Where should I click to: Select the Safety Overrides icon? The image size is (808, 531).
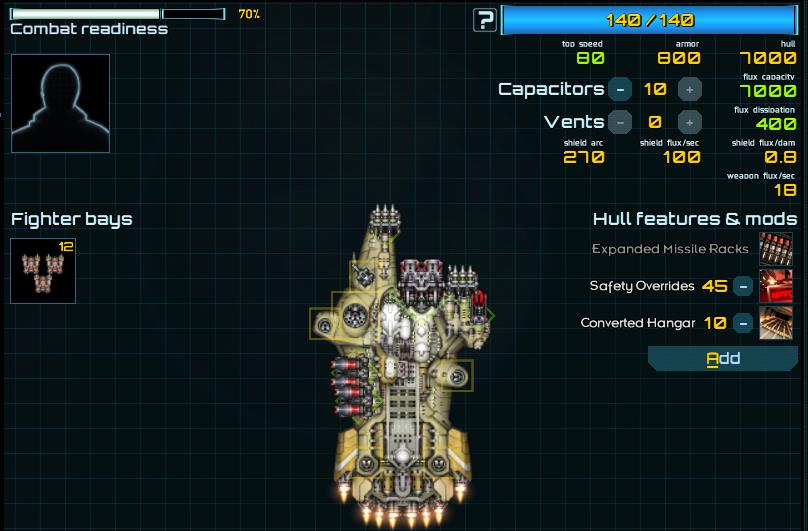[776, 286]
